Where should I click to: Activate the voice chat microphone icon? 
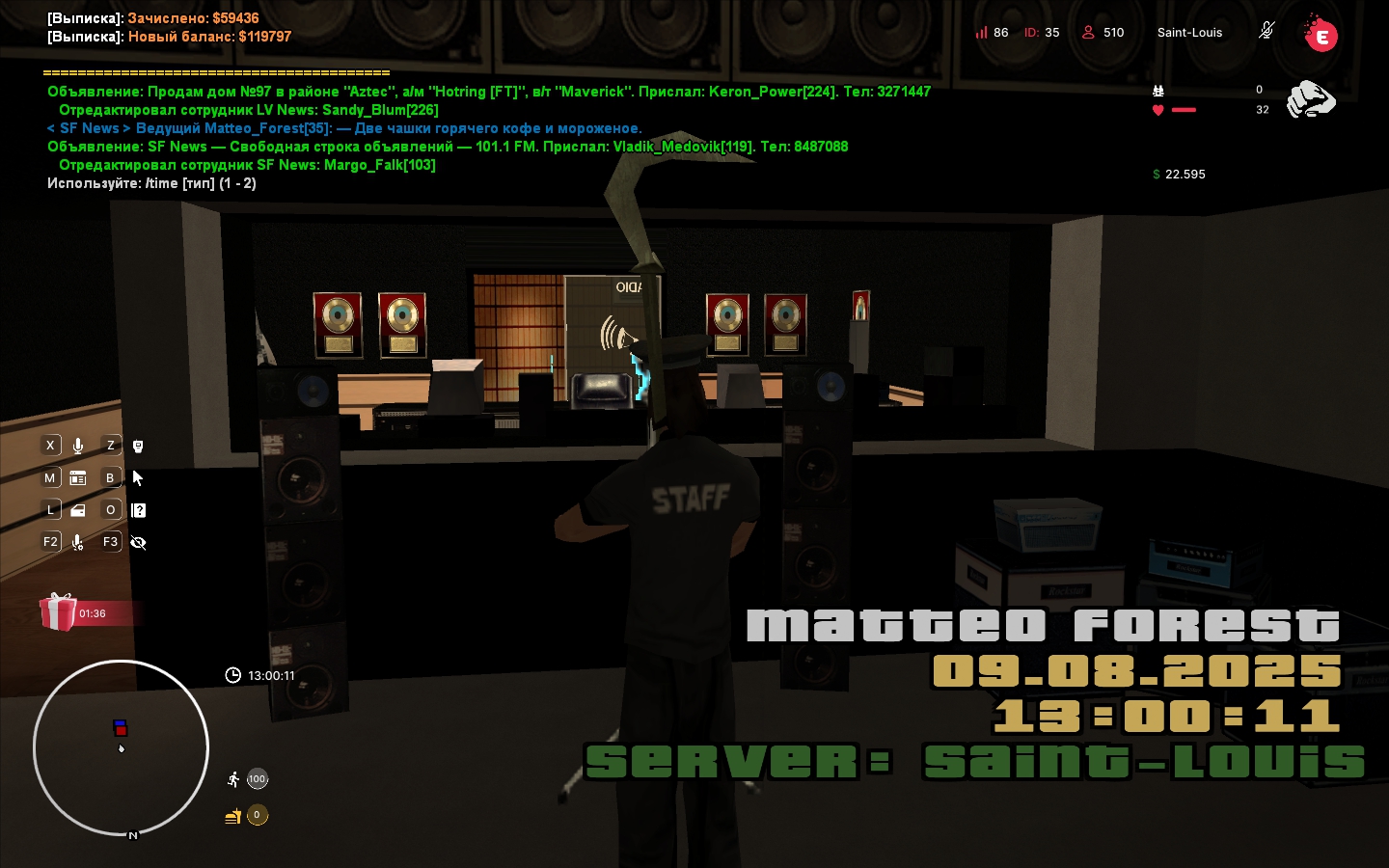pyautogui.click(x=78, y=446)
